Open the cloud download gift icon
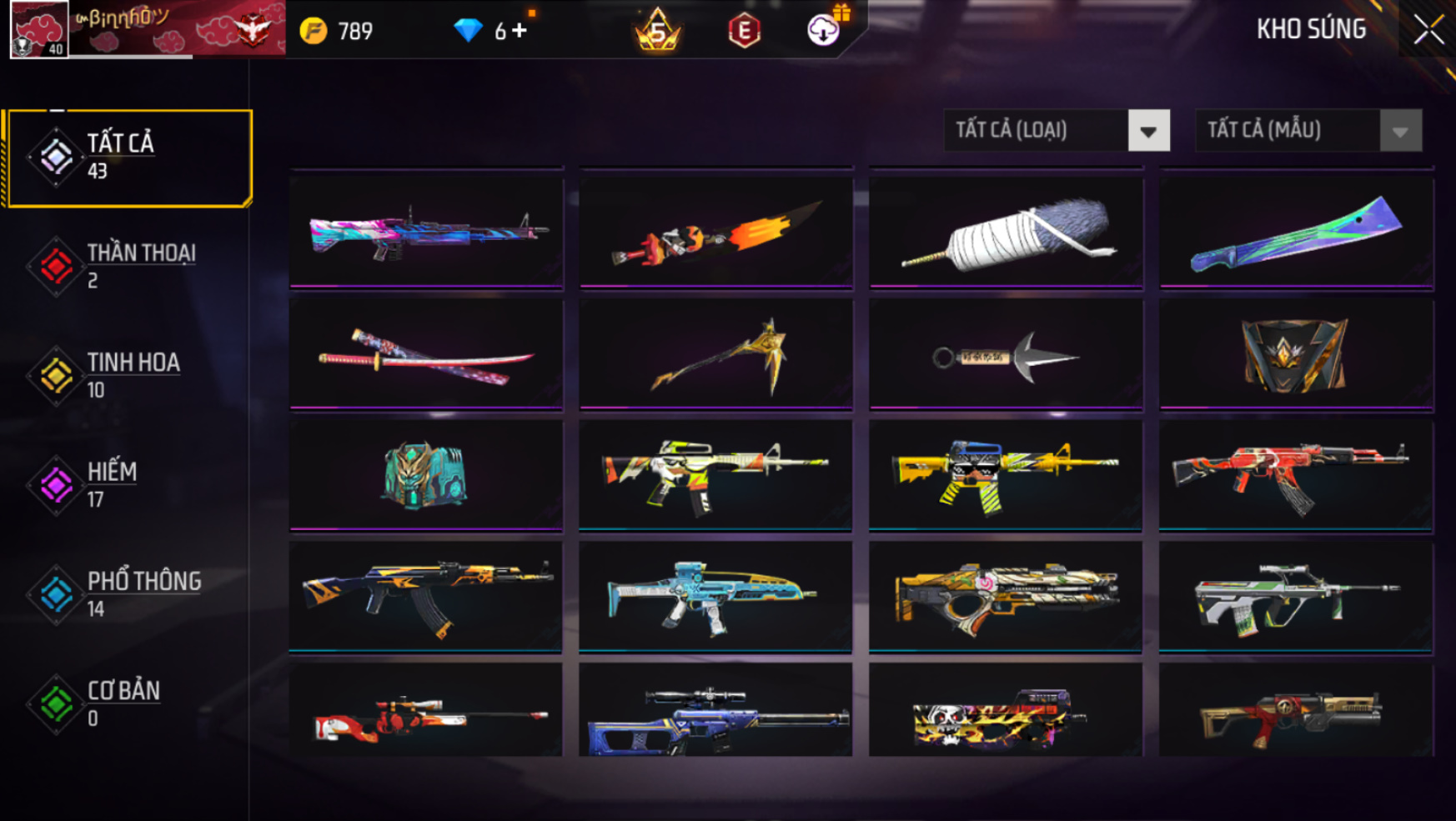 (x=824, y=31)
